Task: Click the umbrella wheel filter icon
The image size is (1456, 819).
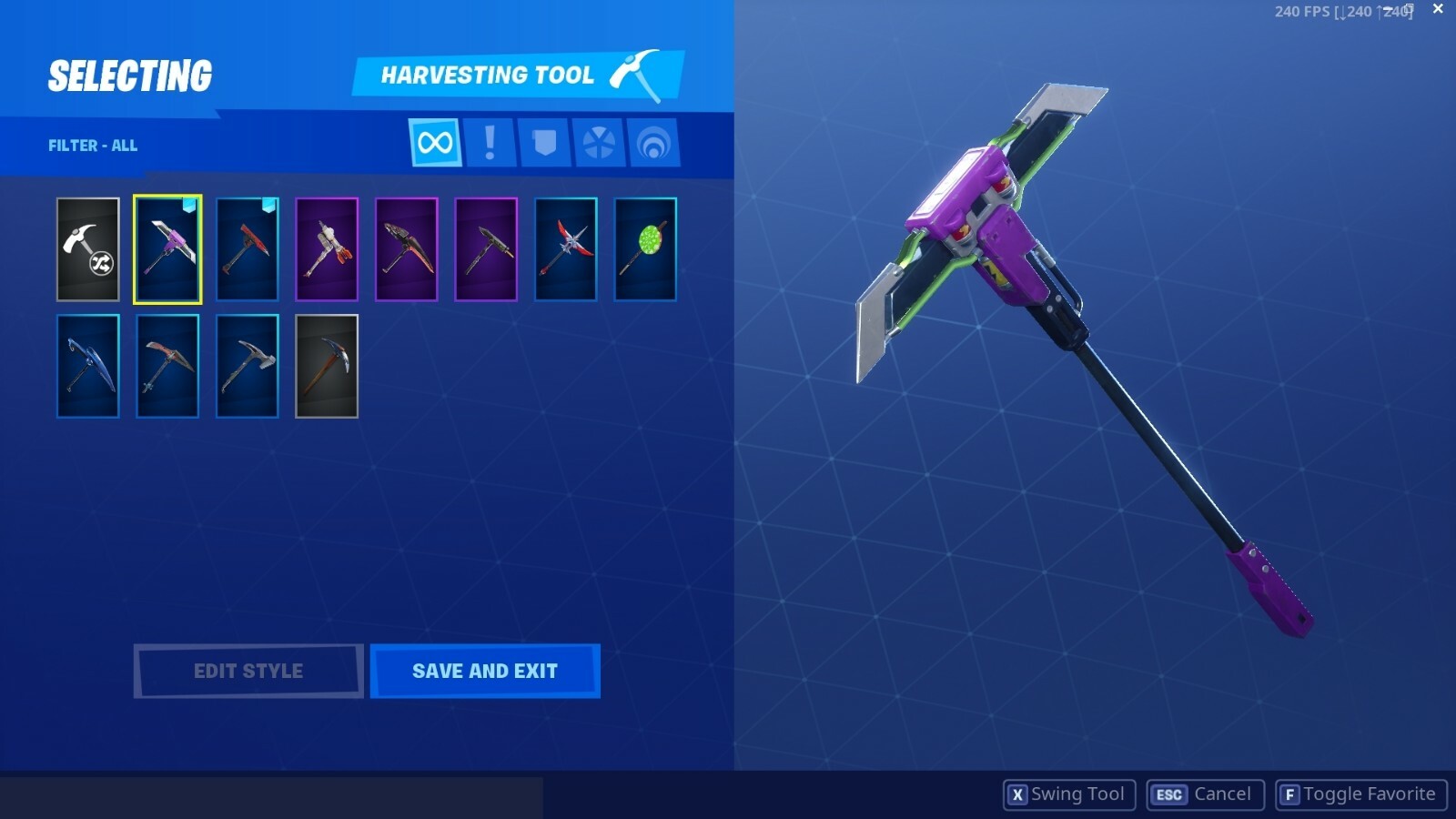Action: [598, 144]
